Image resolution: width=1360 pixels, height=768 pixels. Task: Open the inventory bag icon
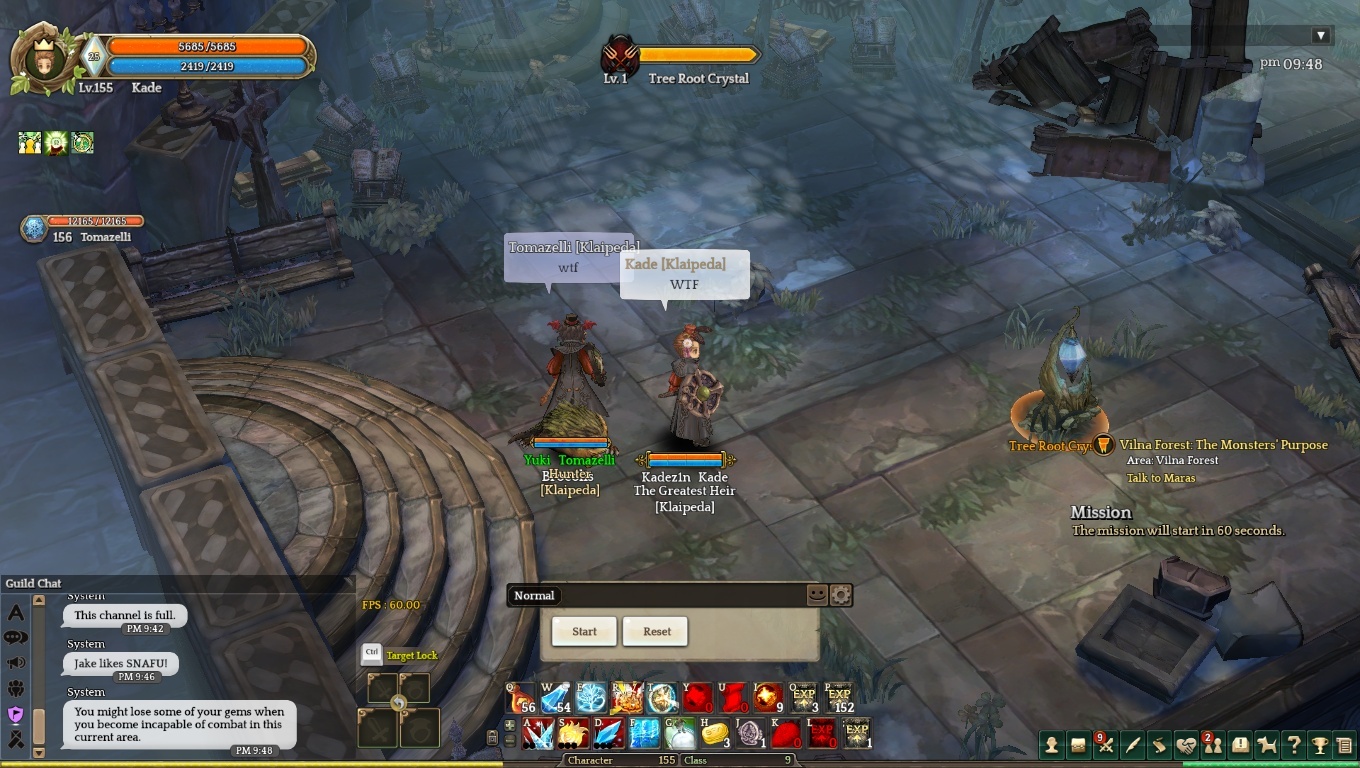(1078, 744)
